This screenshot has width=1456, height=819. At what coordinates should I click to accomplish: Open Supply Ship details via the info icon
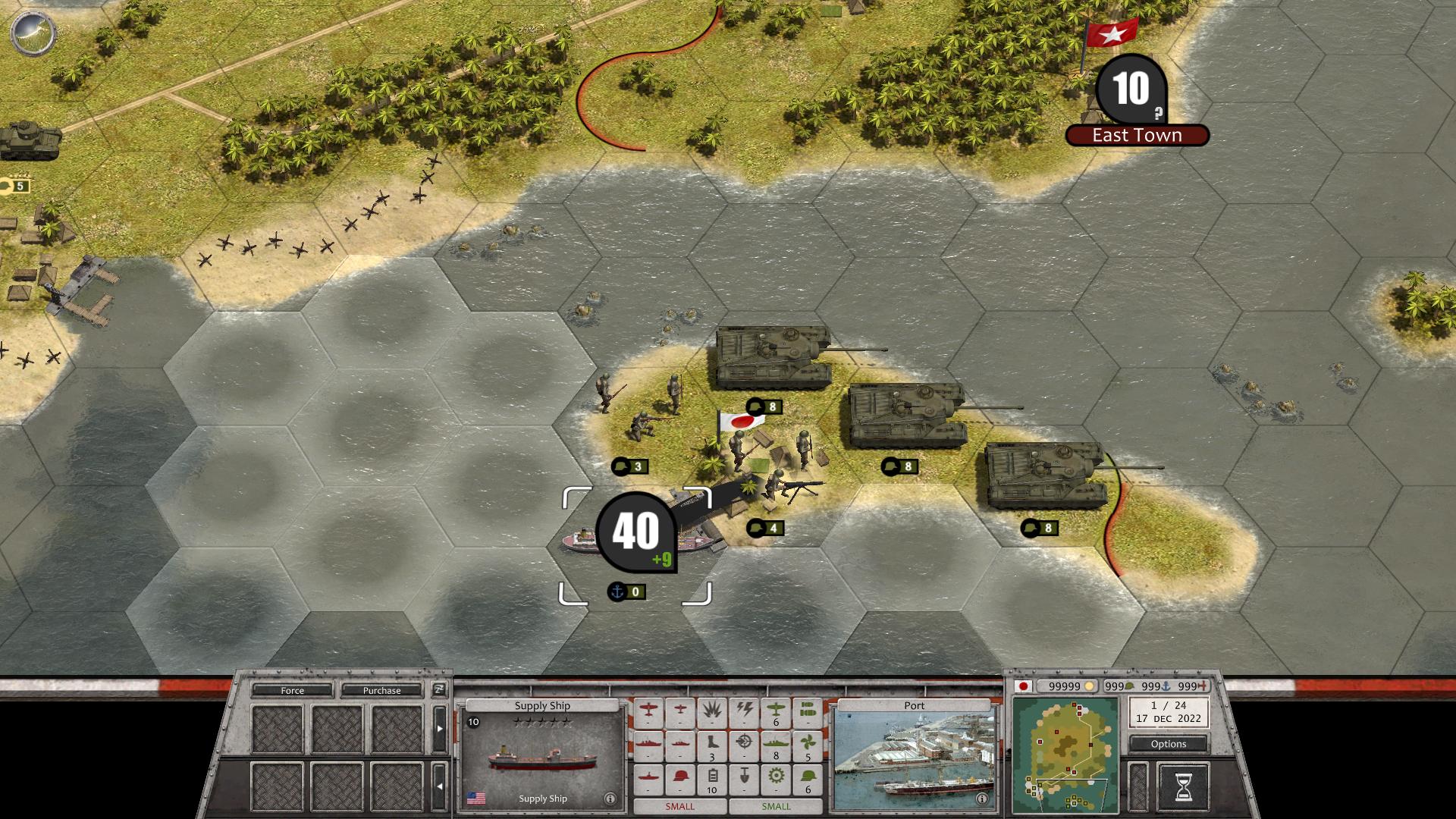click(610, 798)
